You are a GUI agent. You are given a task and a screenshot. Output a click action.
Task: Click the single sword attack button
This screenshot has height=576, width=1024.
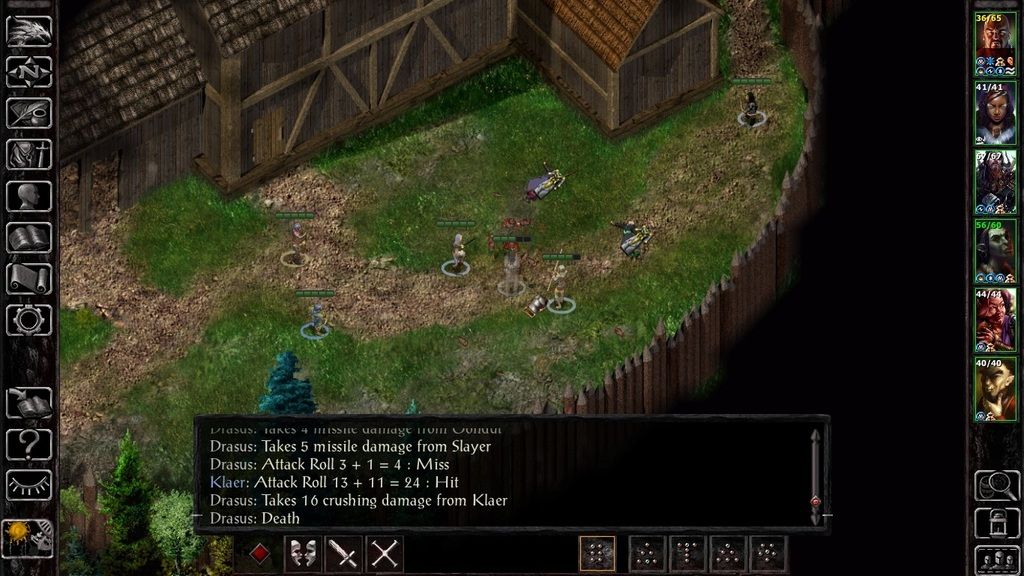343,553
